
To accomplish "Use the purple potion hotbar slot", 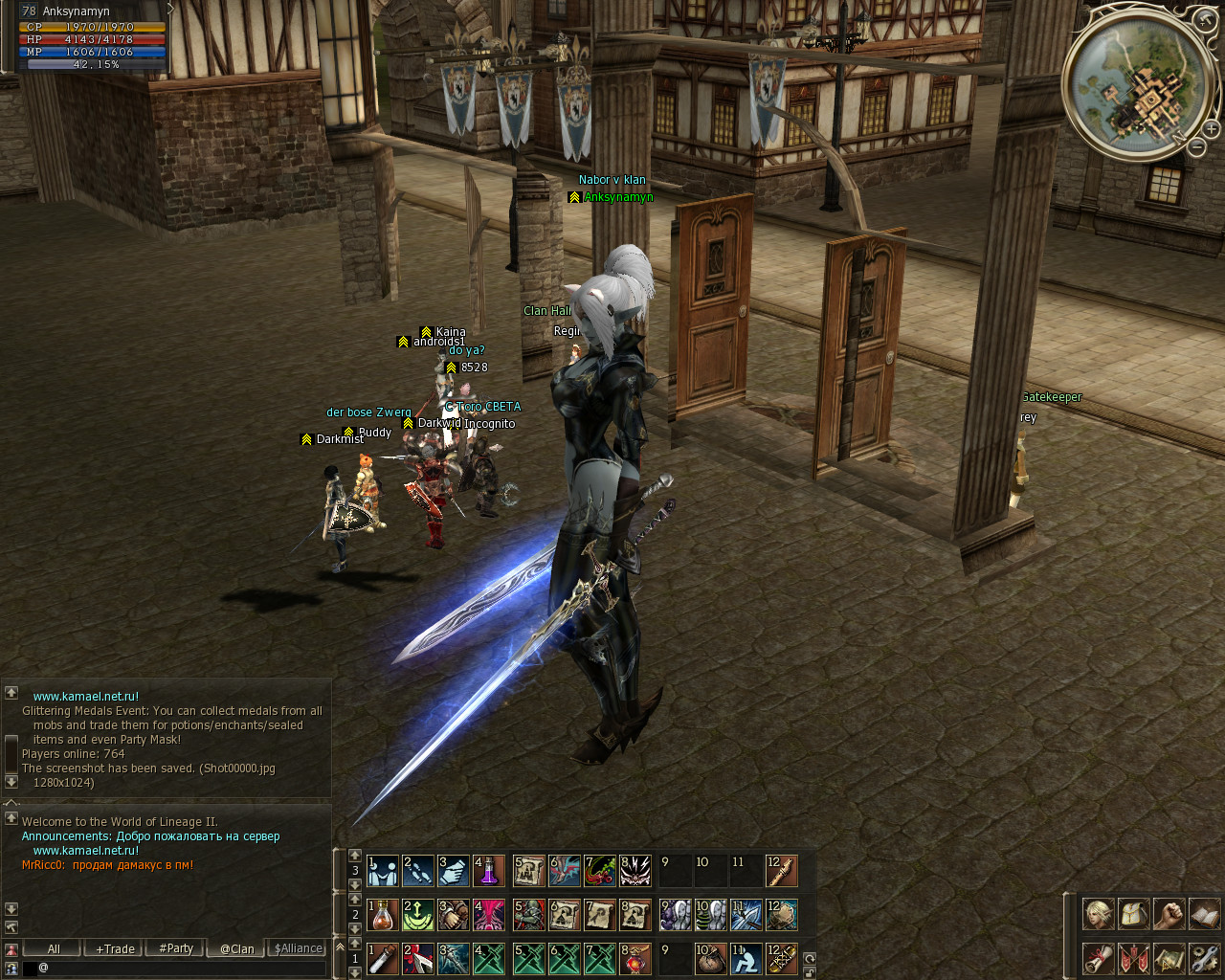I will click(488, 871).
